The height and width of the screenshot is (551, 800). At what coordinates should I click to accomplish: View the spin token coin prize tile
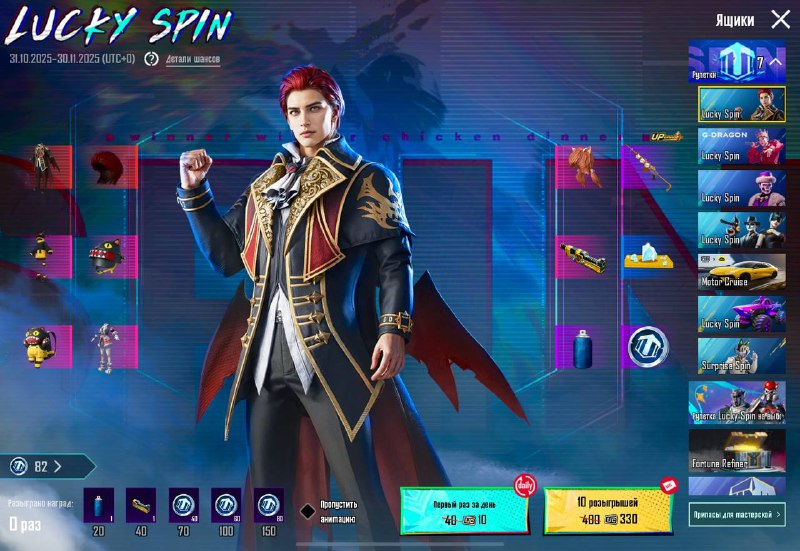[647, 346]
